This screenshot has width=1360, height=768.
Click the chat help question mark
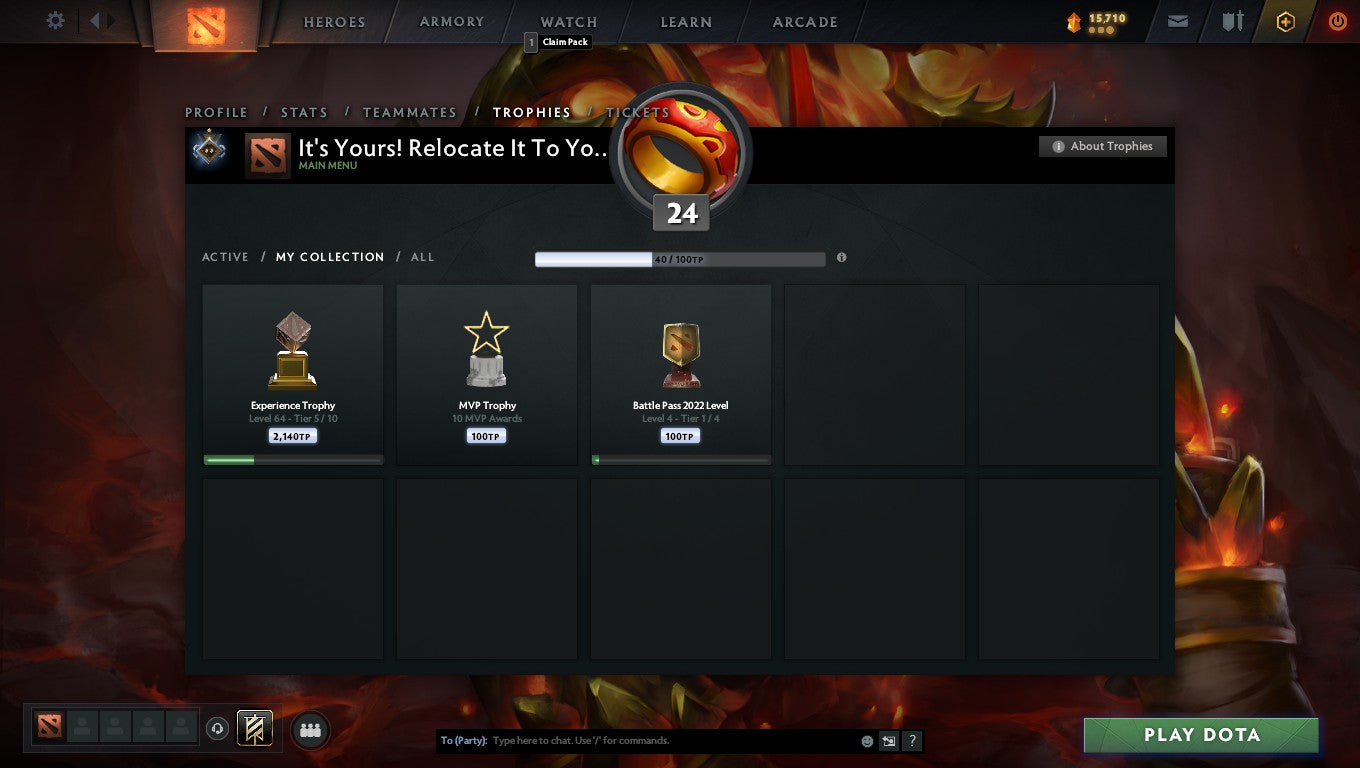point(911,740)
